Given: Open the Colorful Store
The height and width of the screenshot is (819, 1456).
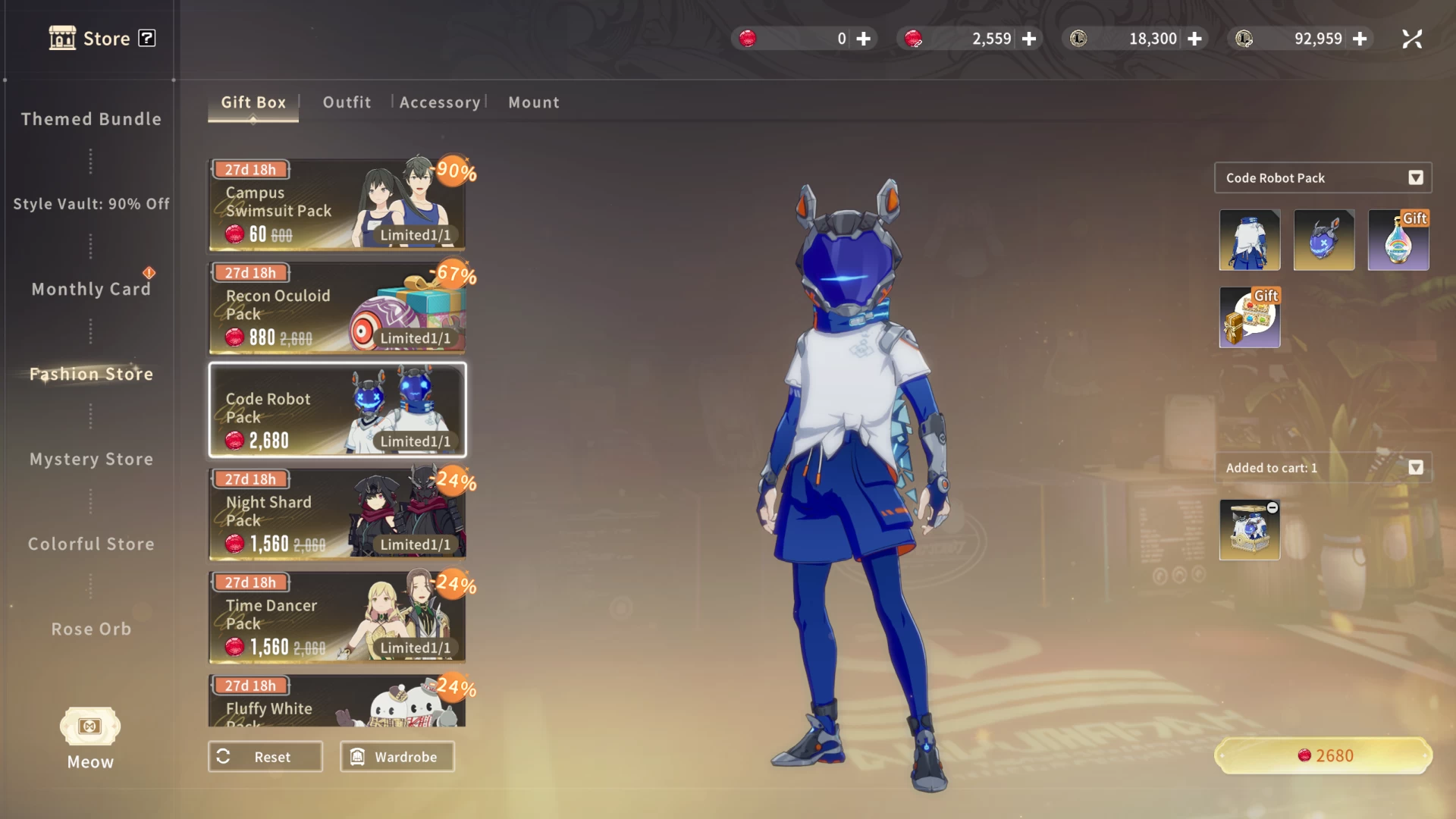Looking at the screenshot, I should (91, 544).
